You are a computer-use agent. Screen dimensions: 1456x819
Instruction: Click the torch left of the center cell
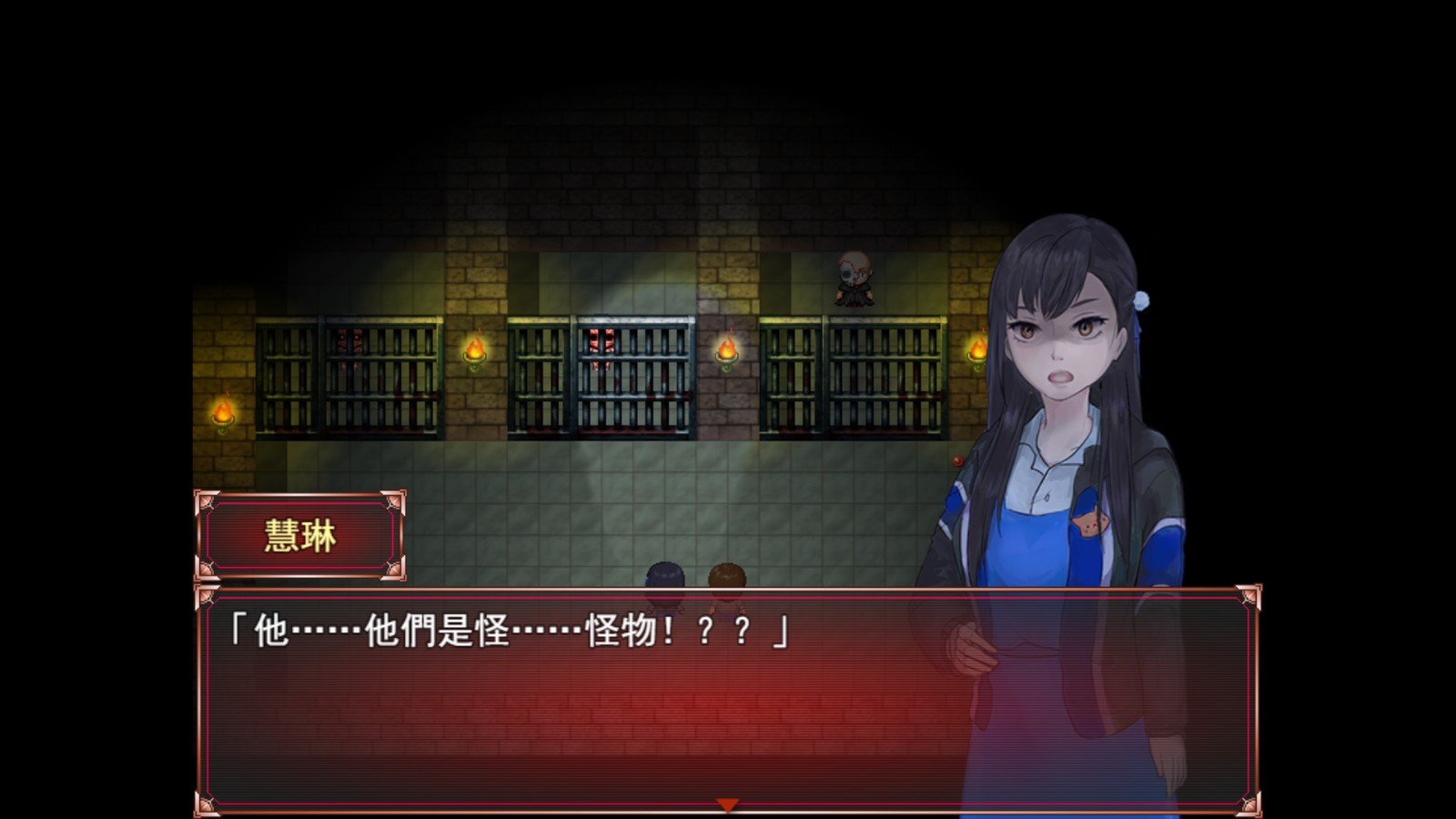click(x=476, y=353)
